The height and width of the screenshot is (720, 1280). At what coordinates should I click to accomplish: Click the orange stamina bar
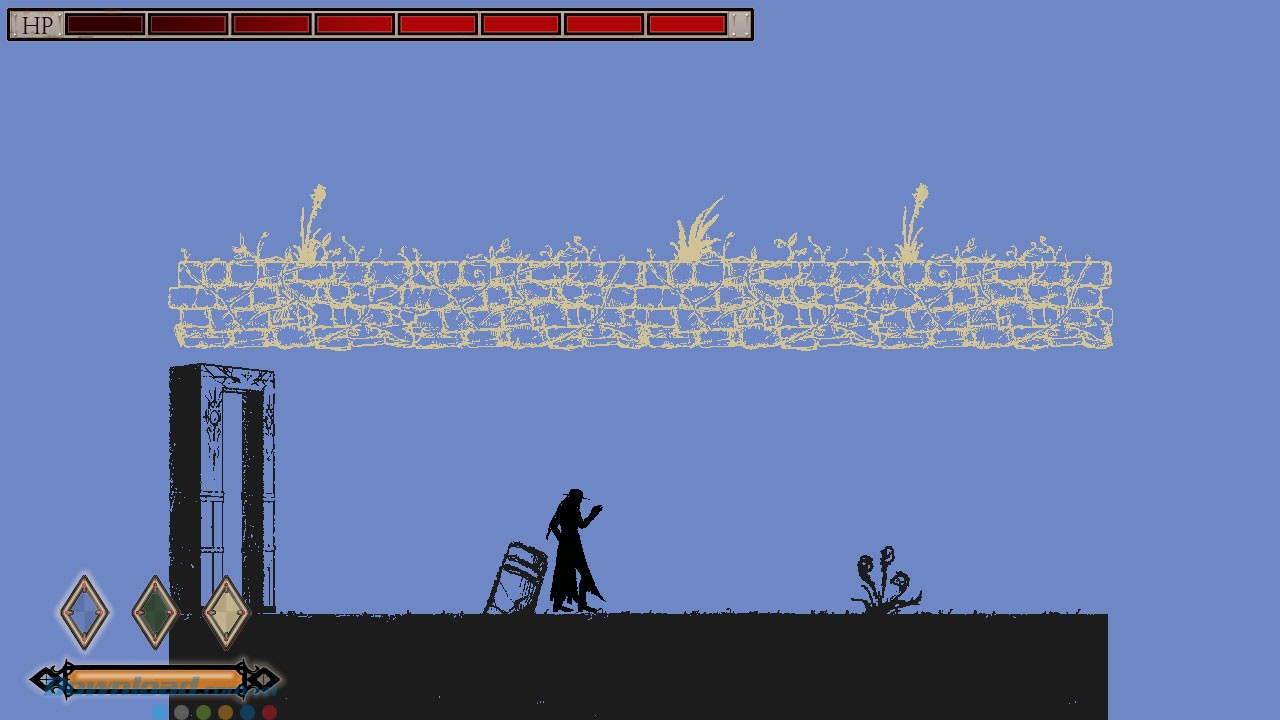click(150, 679)
